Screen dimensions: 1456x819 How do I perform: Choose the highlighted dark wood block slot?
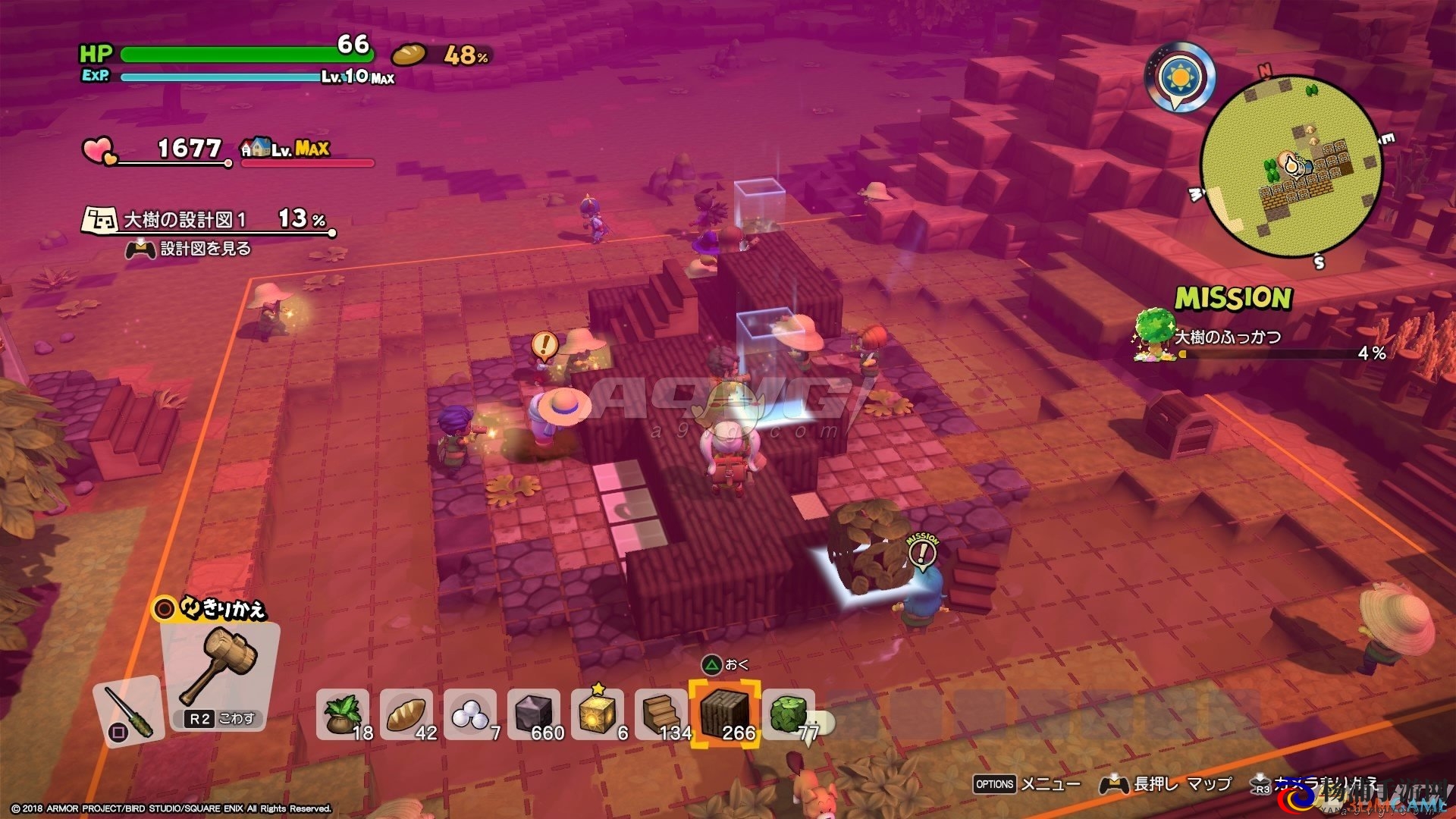click(725, 714)
